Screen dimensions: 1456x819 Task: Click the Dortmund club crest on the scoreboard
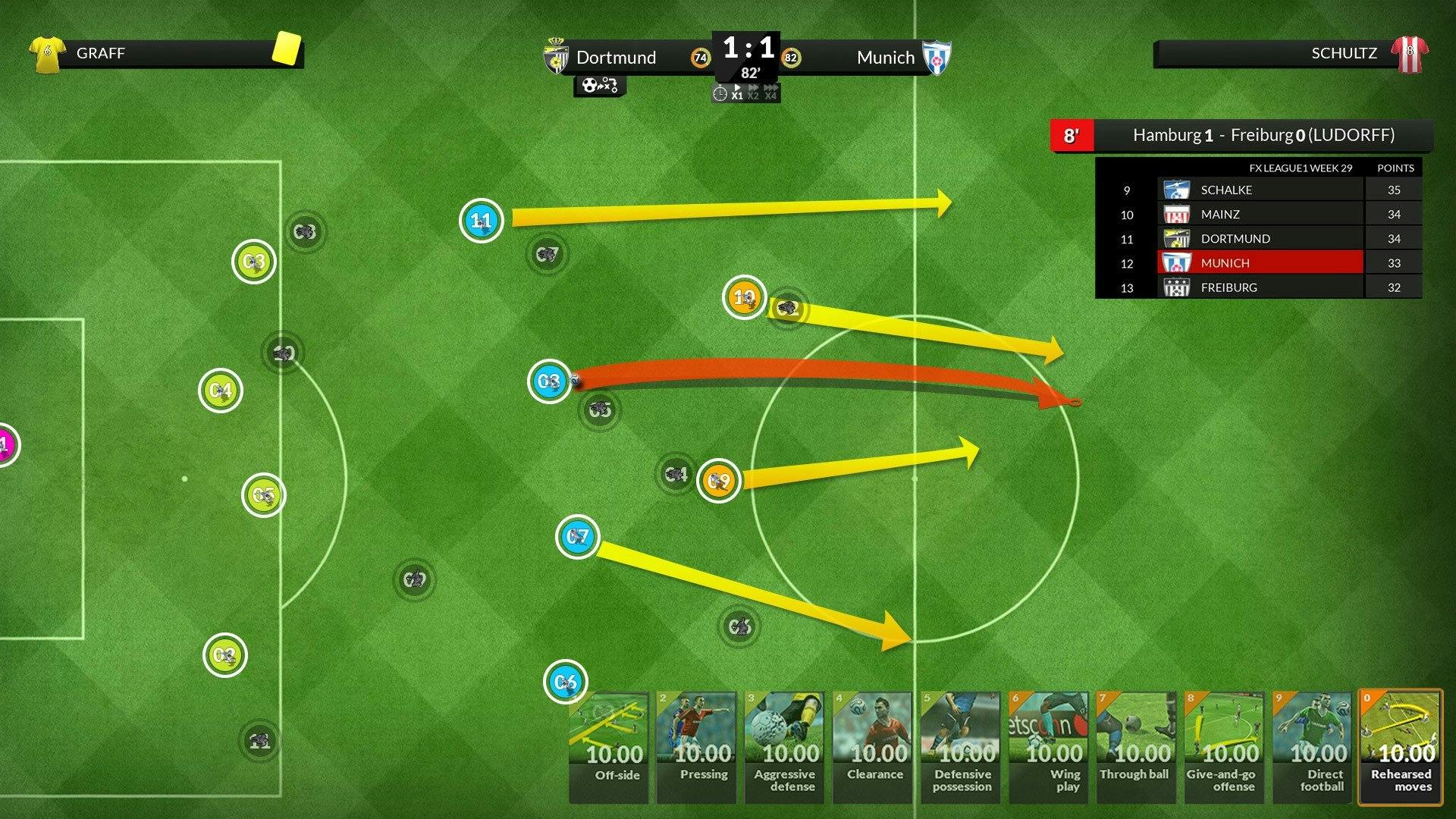[x=558, y=57]
